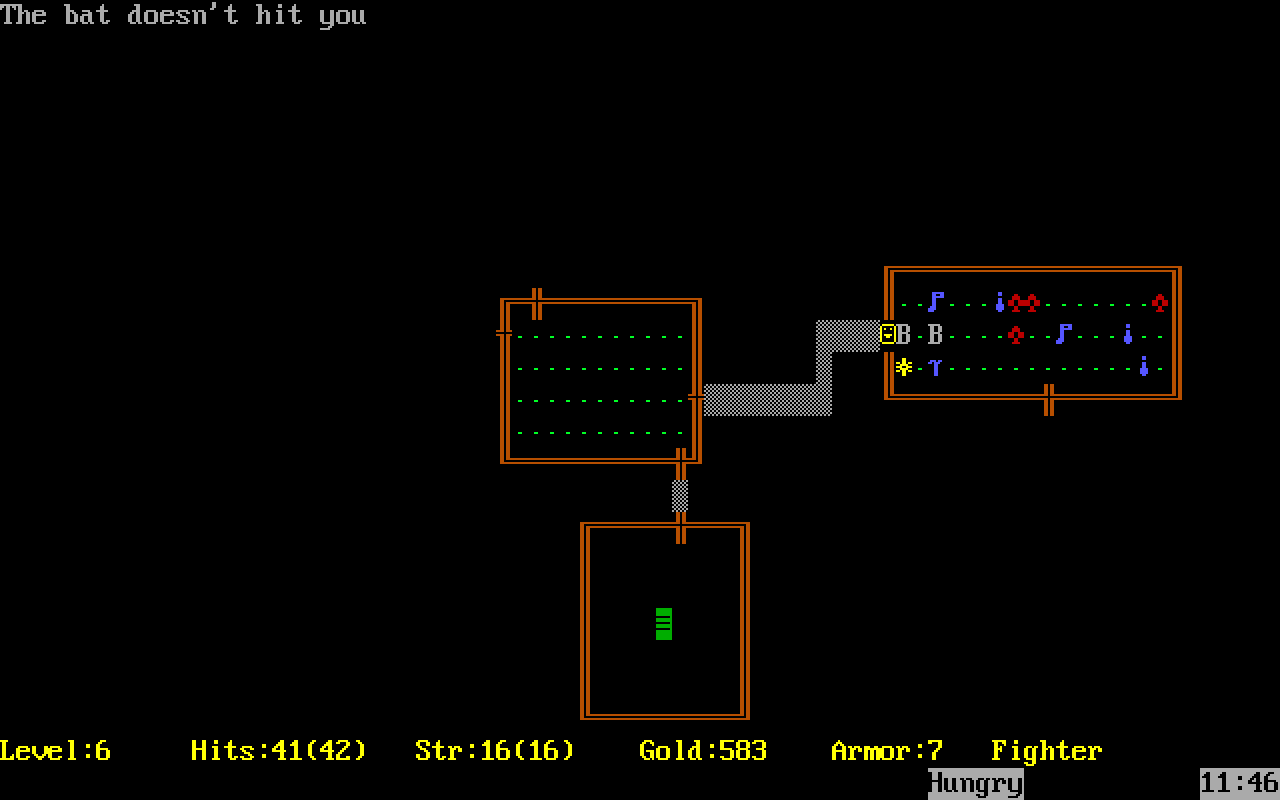The height and width of the screenshot is (800, 1280).
Task: Click the blue music note in the top row
Action: 934,300
